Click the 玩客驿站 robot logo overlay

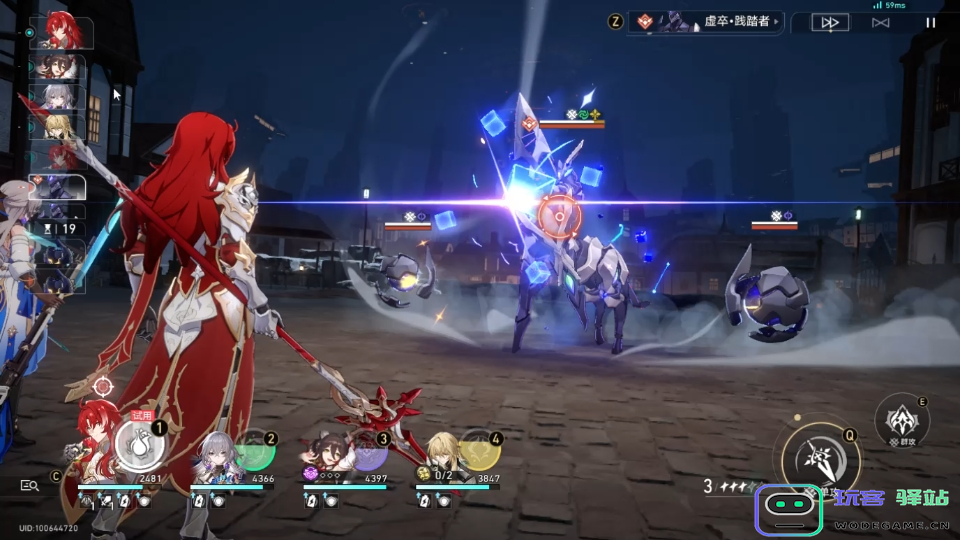pos(789,509)
